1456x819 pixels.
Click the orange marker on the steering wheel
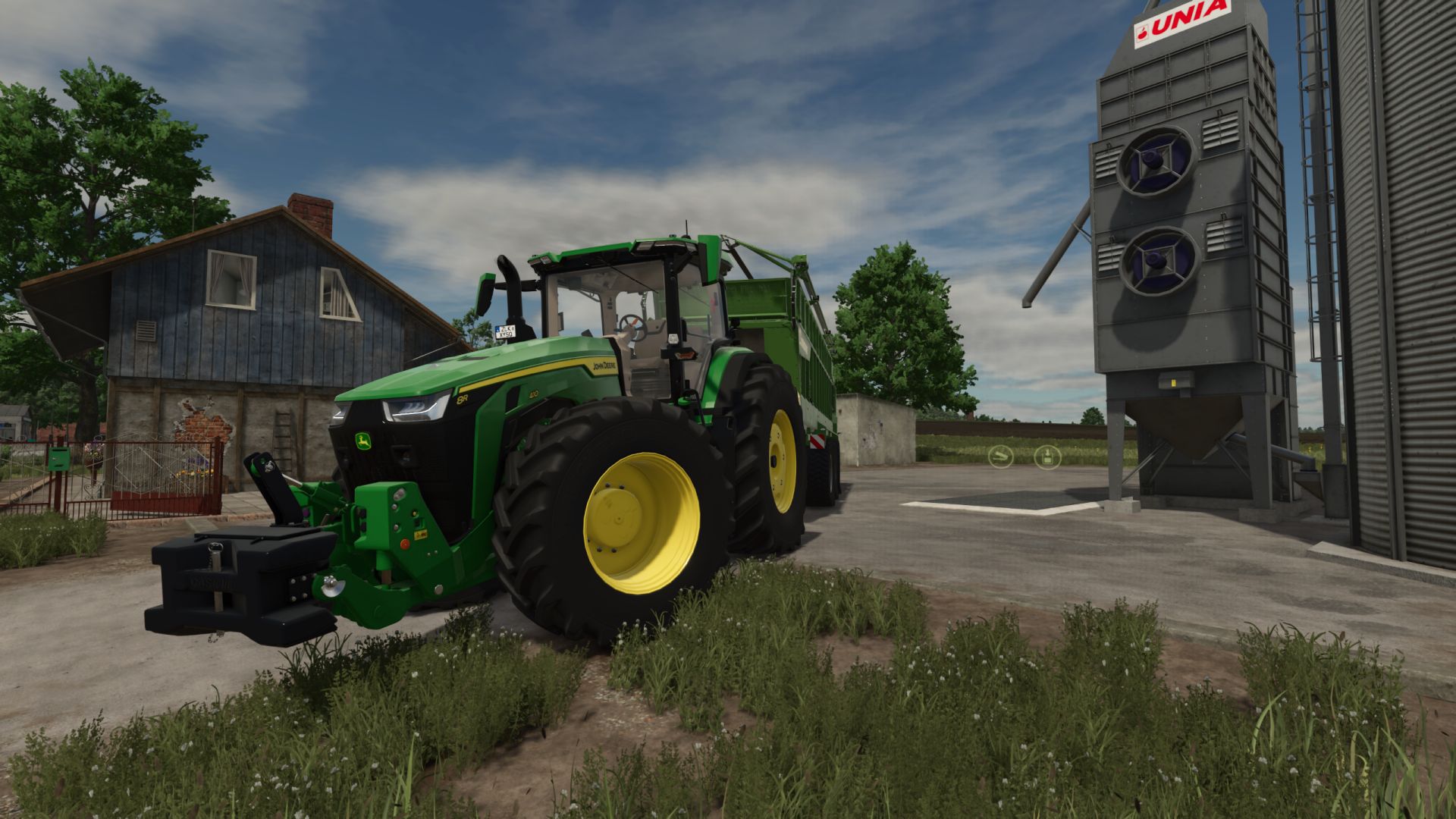click(635, 322)
